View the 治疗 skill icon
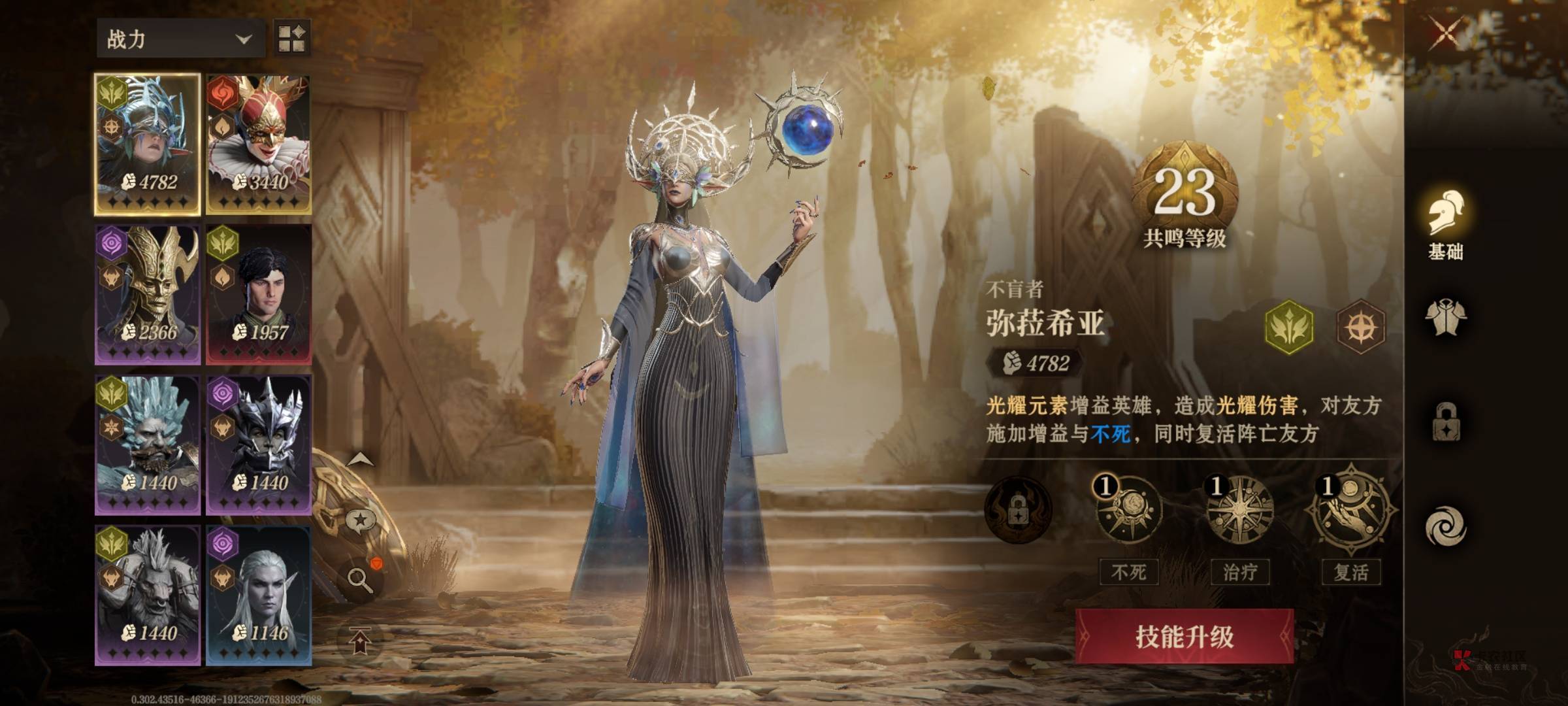1568x706 pixels. click(x=1239, y=511)
